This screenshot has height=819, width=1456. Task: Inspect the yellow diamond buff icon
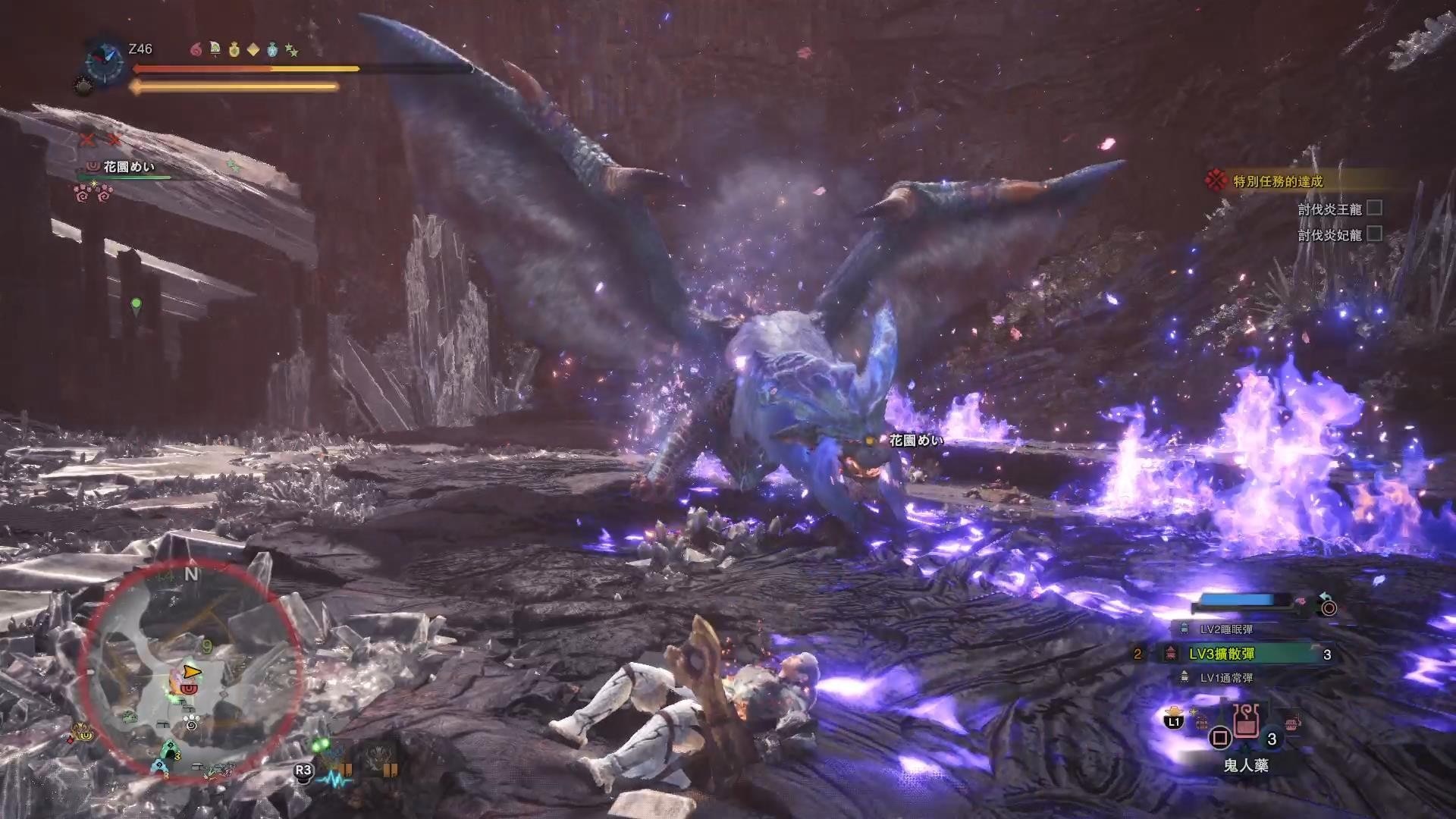point(253,49)
